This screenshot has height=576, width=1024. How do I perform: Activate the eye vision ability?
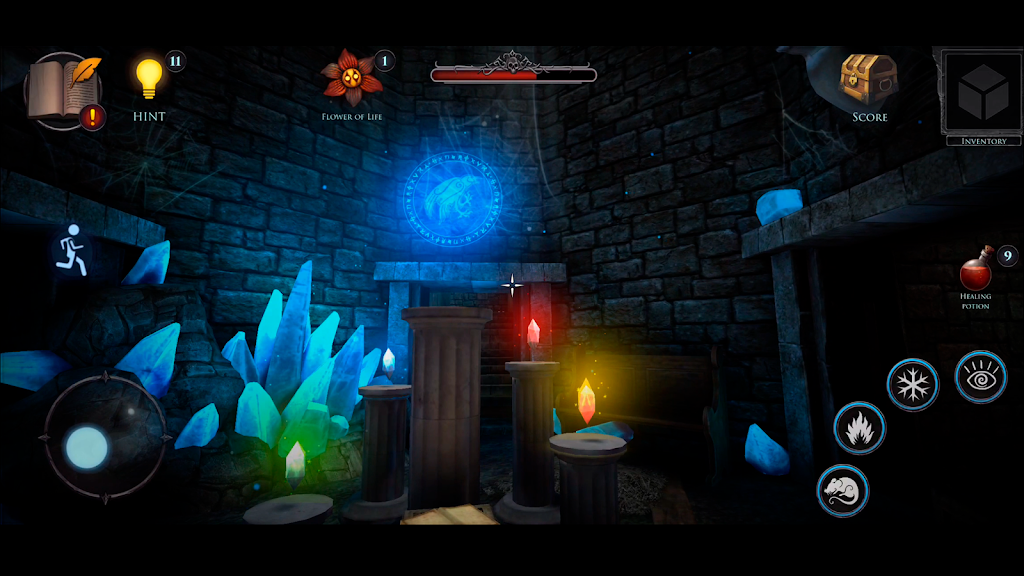point(980,376)
